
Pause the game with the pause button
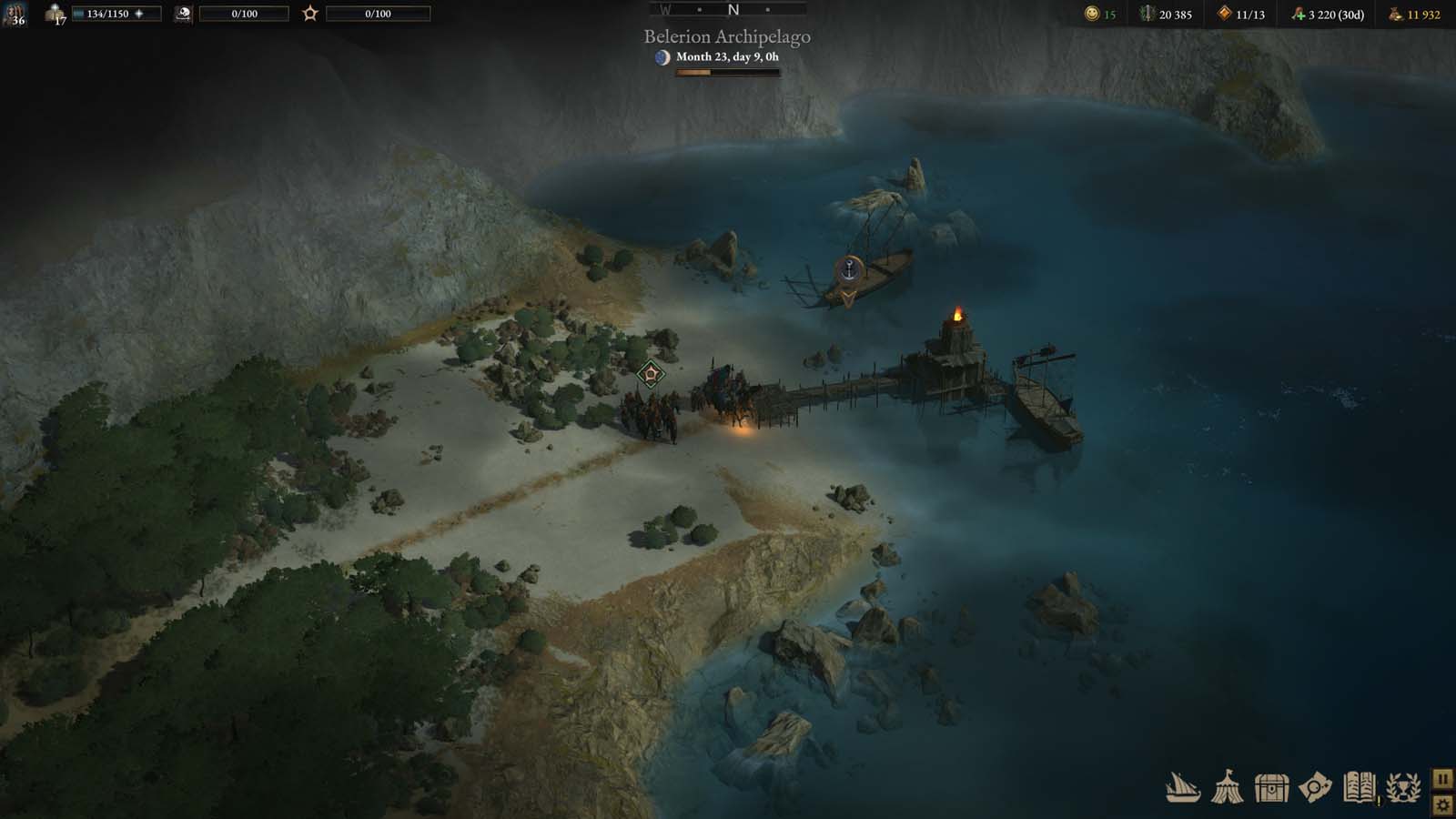coord(1442,780)
